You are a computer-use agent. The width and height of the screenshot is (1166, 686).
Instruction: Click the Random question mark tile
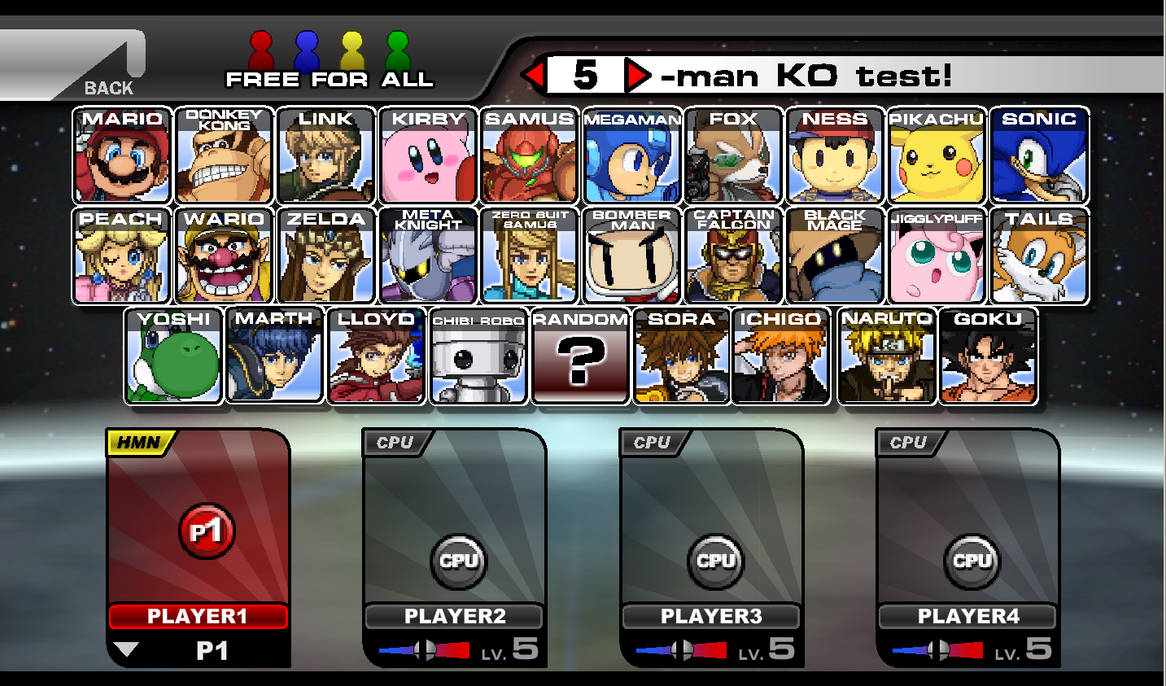click(x=580, y=356)
